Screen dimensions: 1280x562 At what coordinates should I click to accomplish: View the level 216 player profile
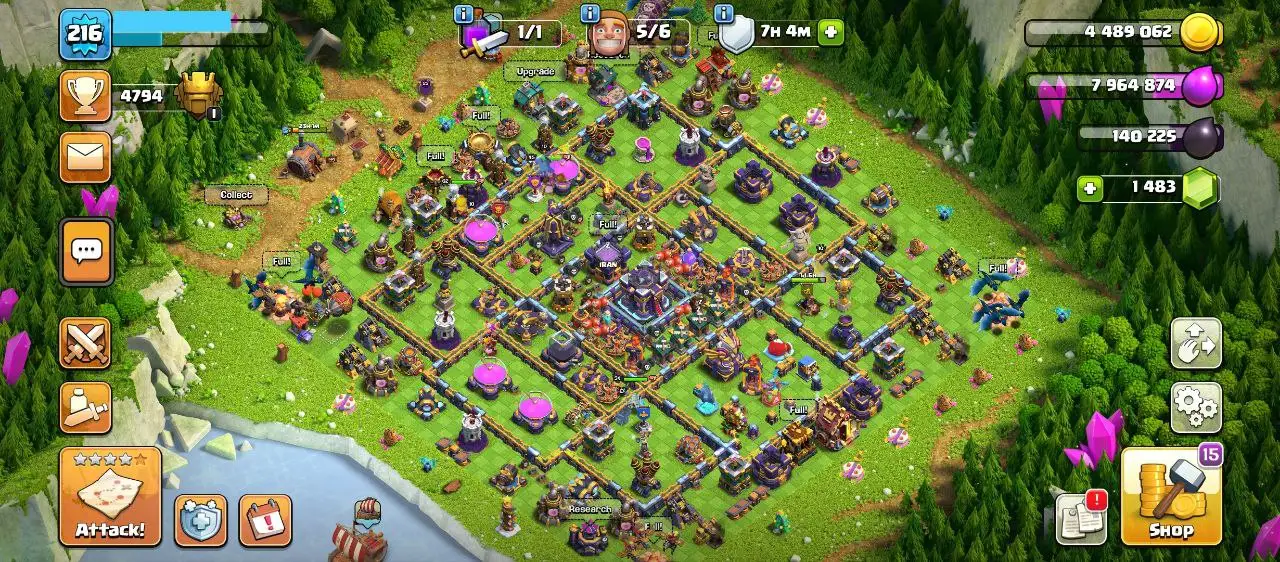(x=86, y=34)
